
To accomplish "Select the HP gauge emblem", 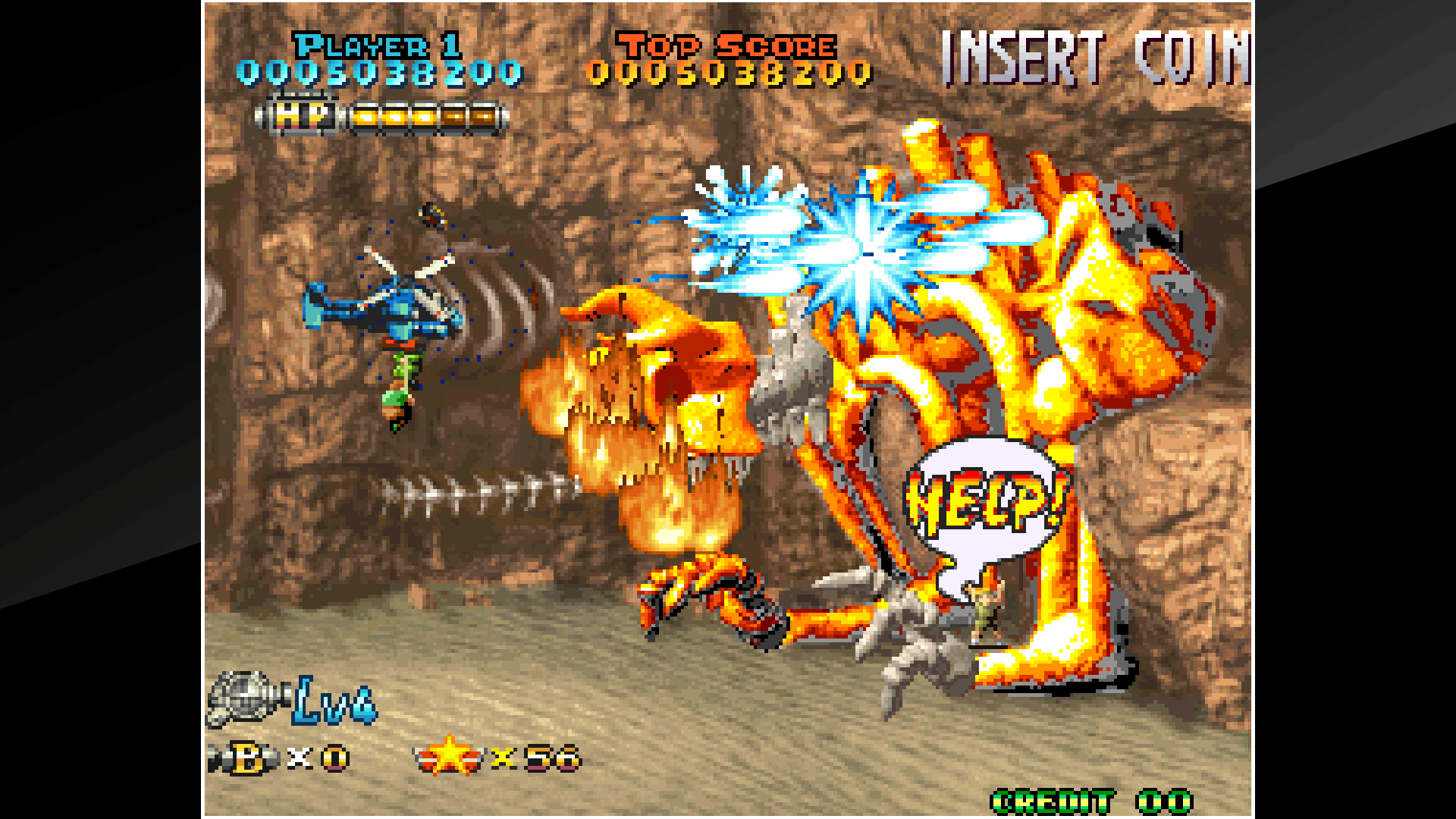I will tap(302, 115).
